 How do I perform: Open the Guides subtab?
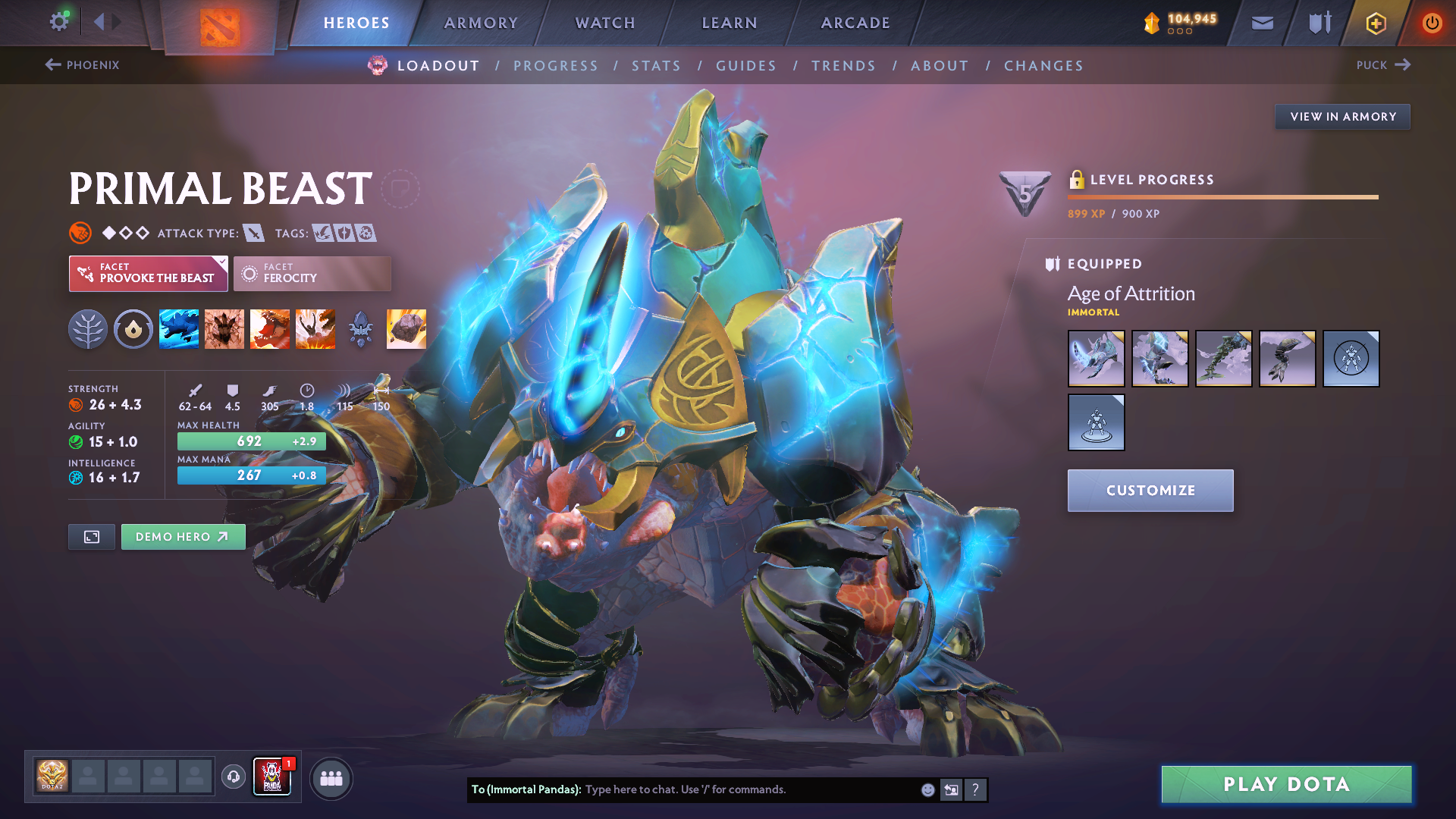[x=746, y=66]
